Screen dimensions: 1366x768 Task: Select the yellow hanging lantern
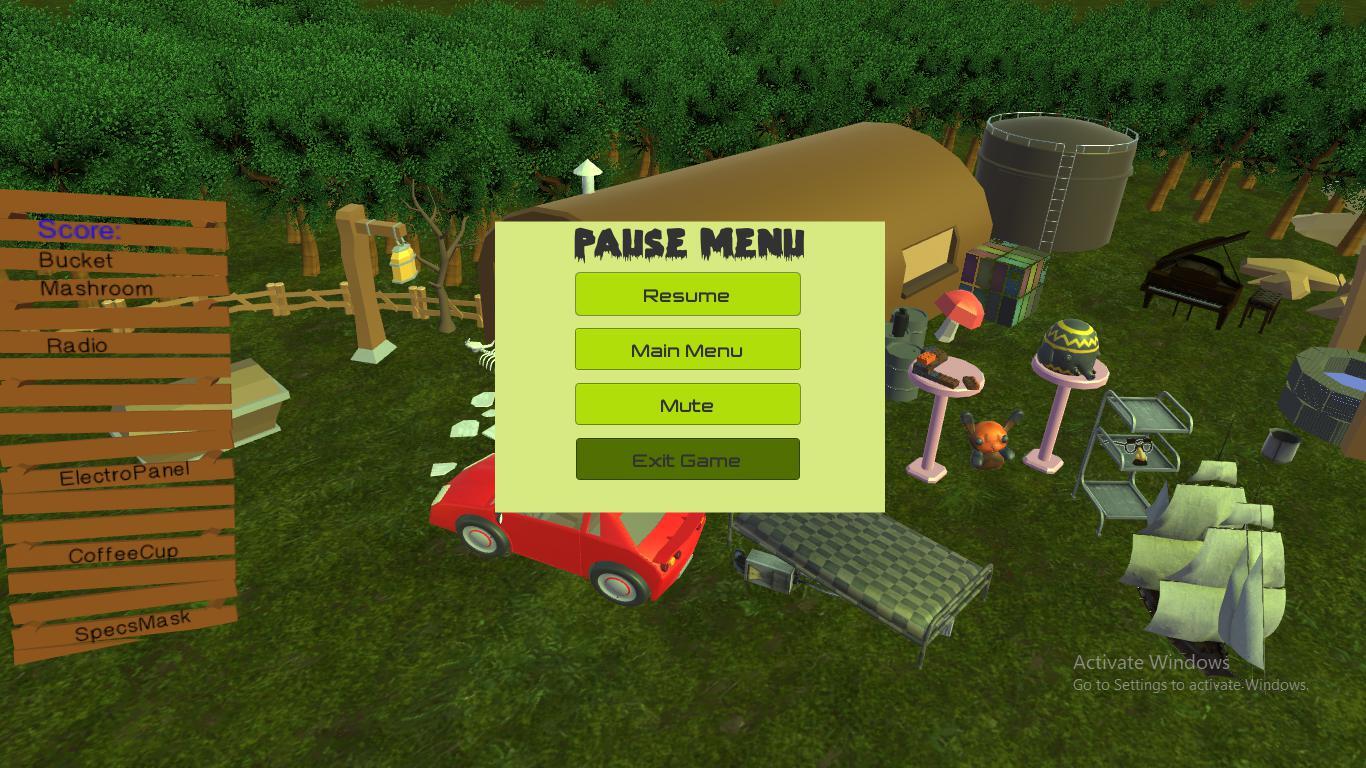(x=404, y=265)
